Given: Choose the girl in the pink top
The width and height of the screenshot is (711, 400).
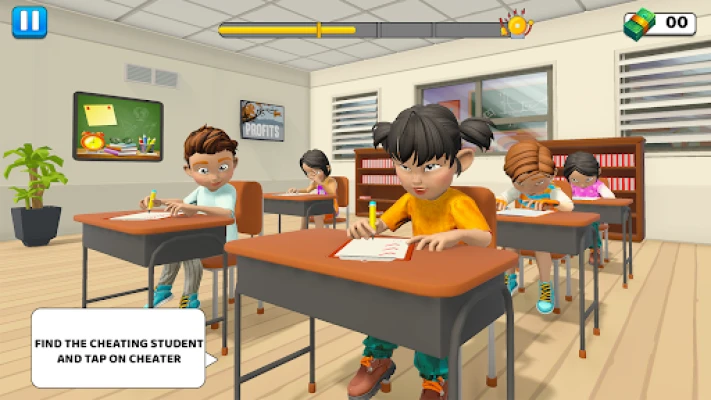Looking at the screenshot, I should pyautogui.click(x=584, y=177).
